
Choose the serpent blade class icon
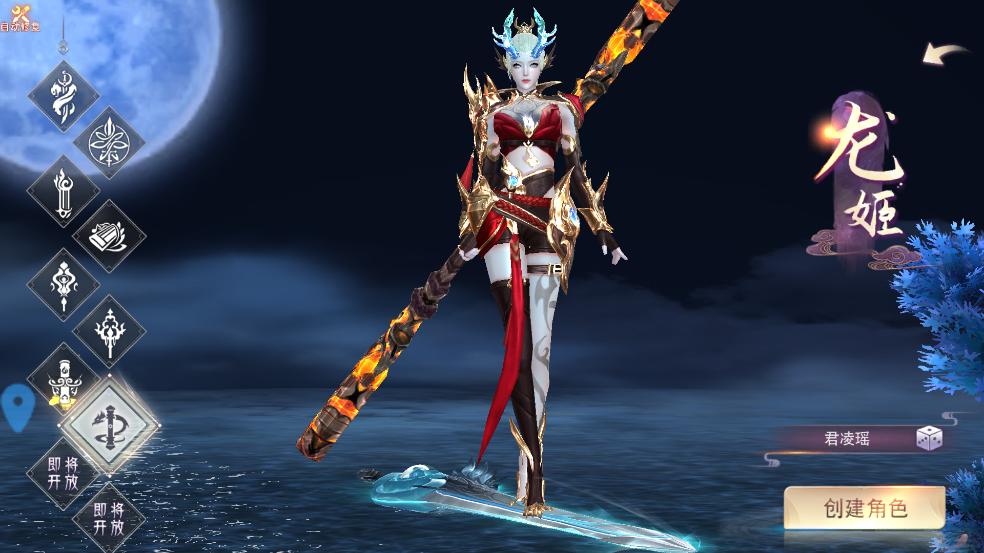tap(62, 96)
